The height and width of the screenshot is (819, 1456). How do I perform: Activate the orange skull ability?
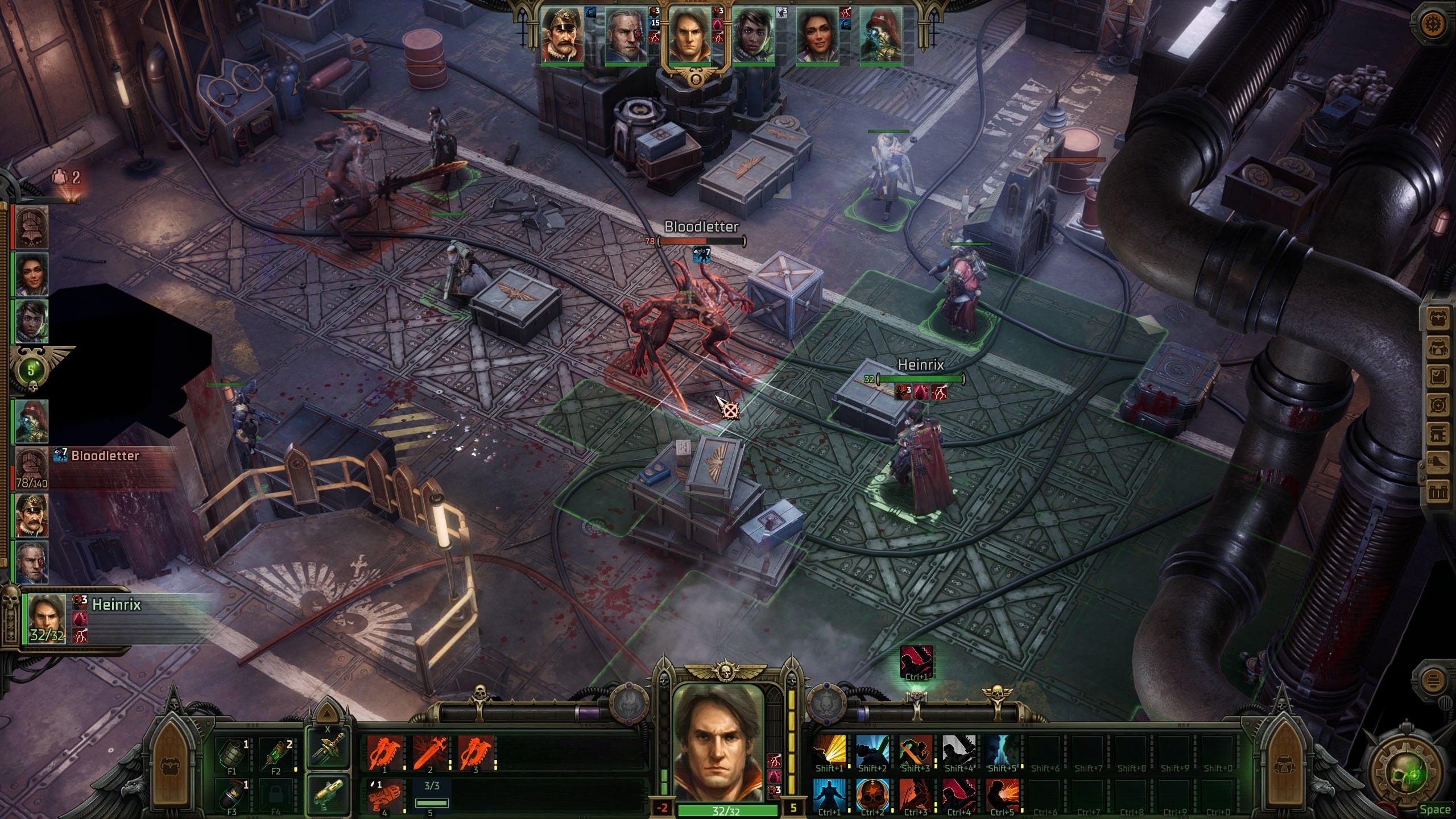tap(872, 796)
